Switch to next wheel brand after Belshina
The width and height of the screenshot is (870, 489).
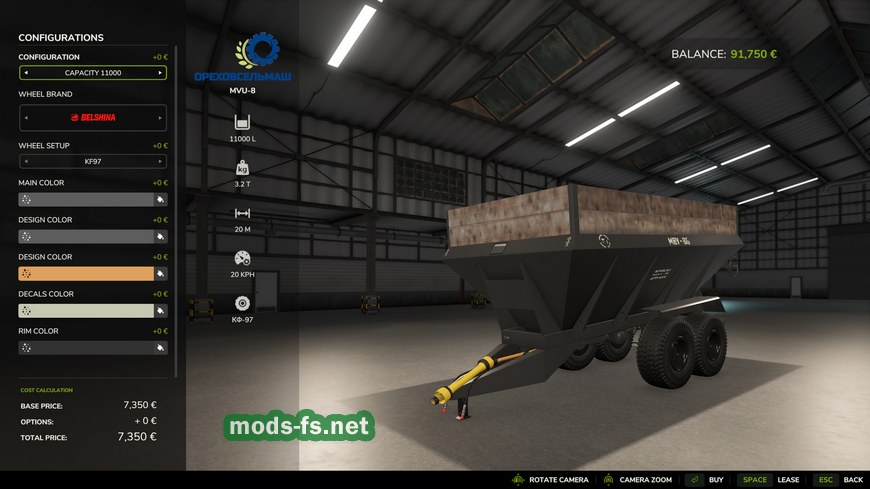[160, 117]
